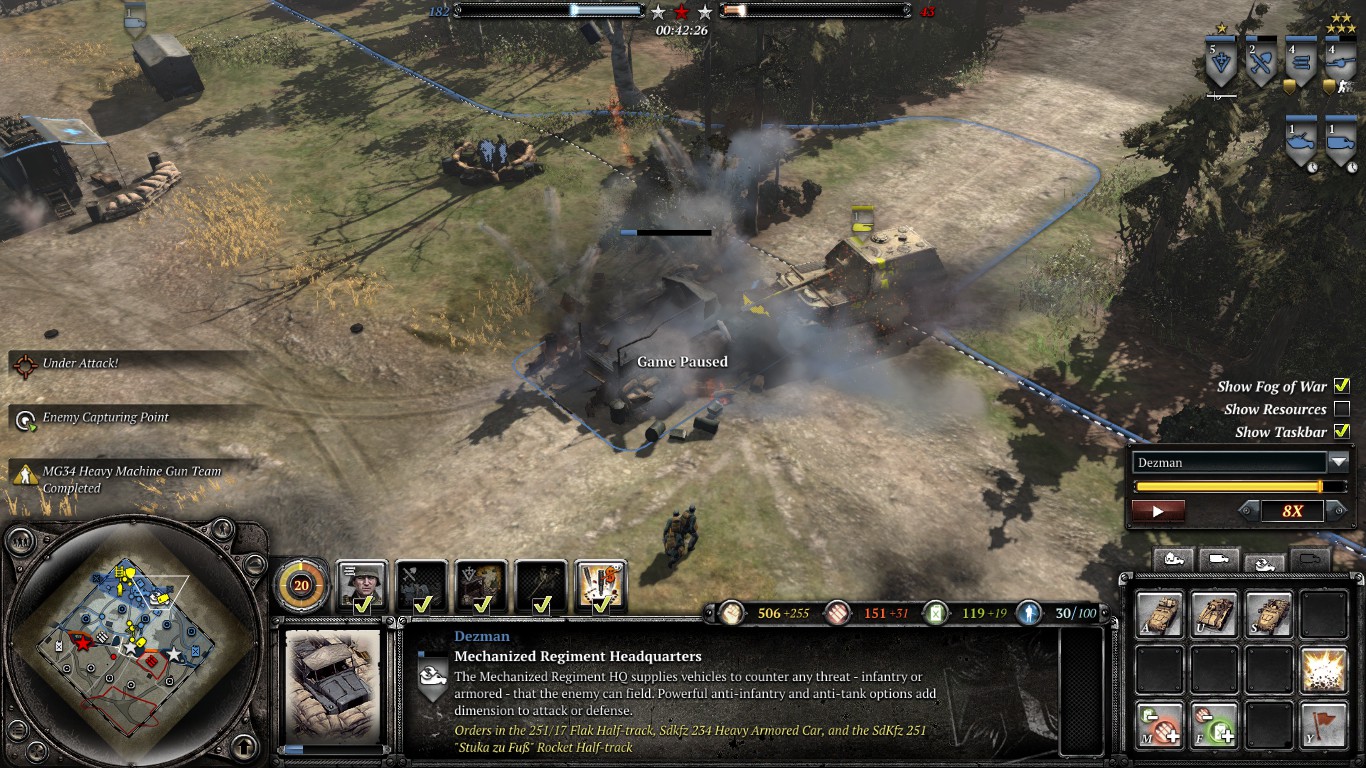The width and height of the screenshot is (1366, 768).
Task: Increase replay speed with the right arrow
Action: coord(1333,511)
